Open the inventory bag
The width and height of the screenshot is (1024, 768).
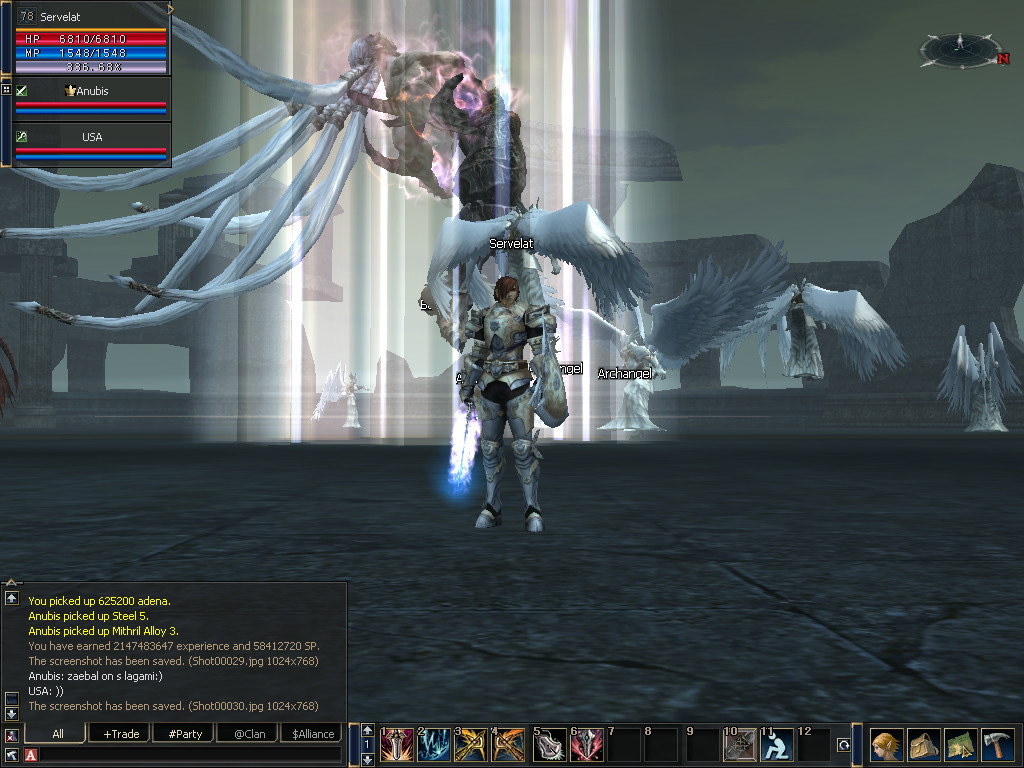[x=923, y=745]
